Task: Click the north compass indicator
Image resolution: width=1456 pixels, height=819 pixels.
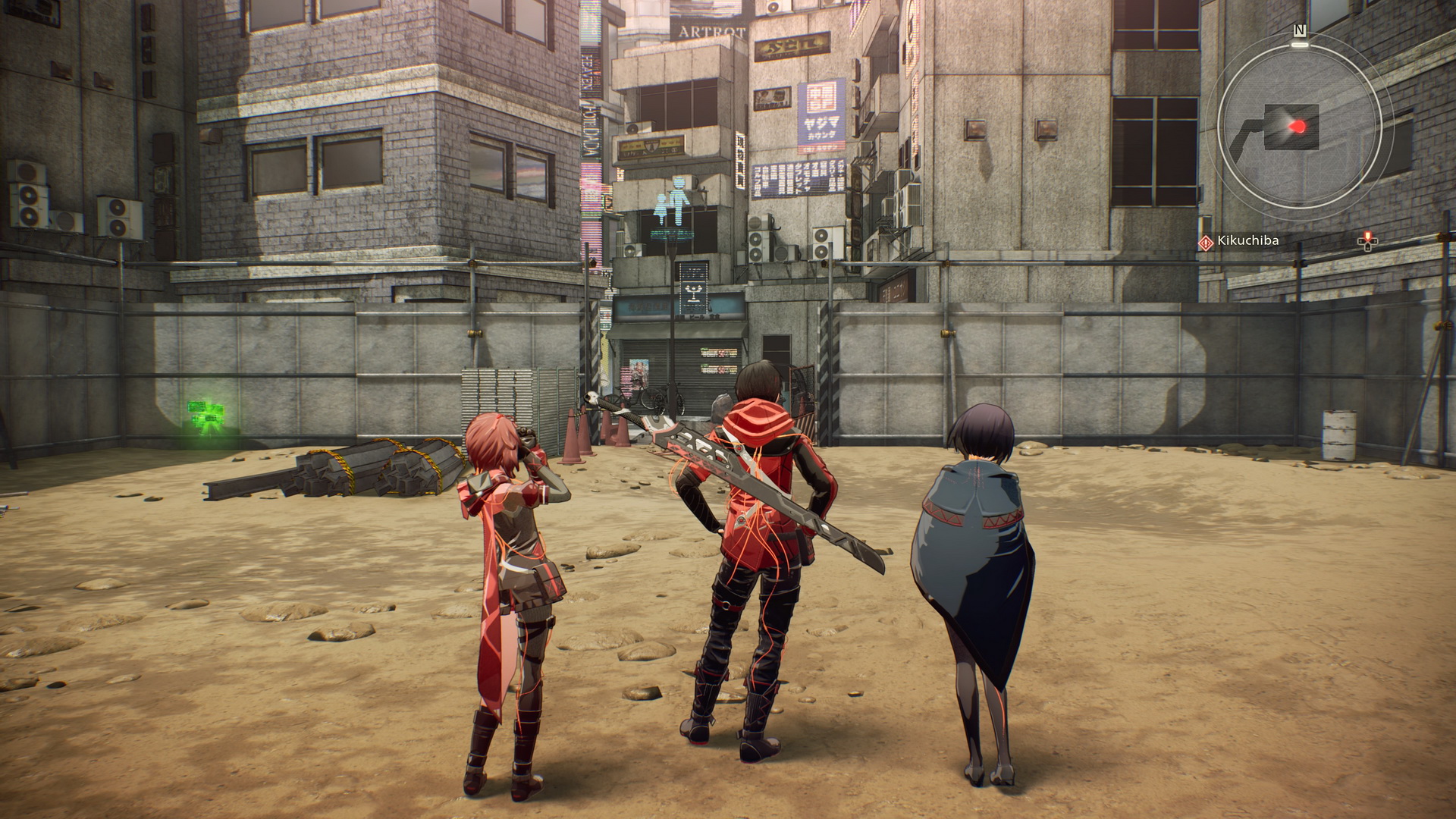Action: [1300, 31]
